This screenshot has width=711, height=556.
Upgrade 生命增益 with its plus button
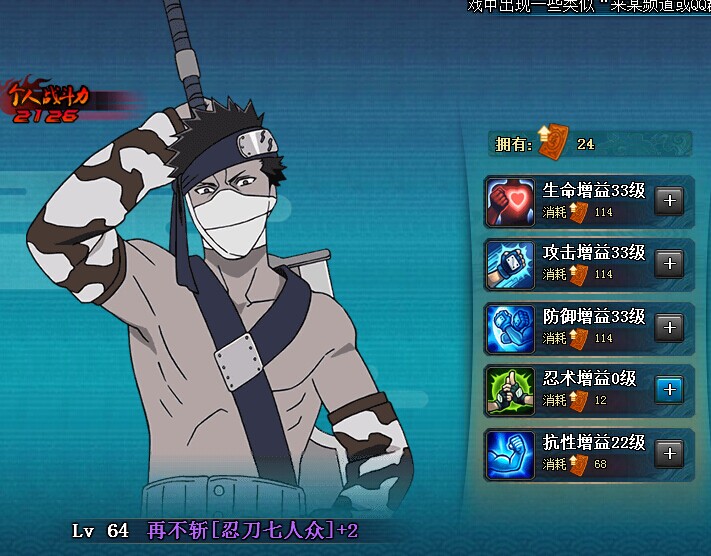coord(669,200)
